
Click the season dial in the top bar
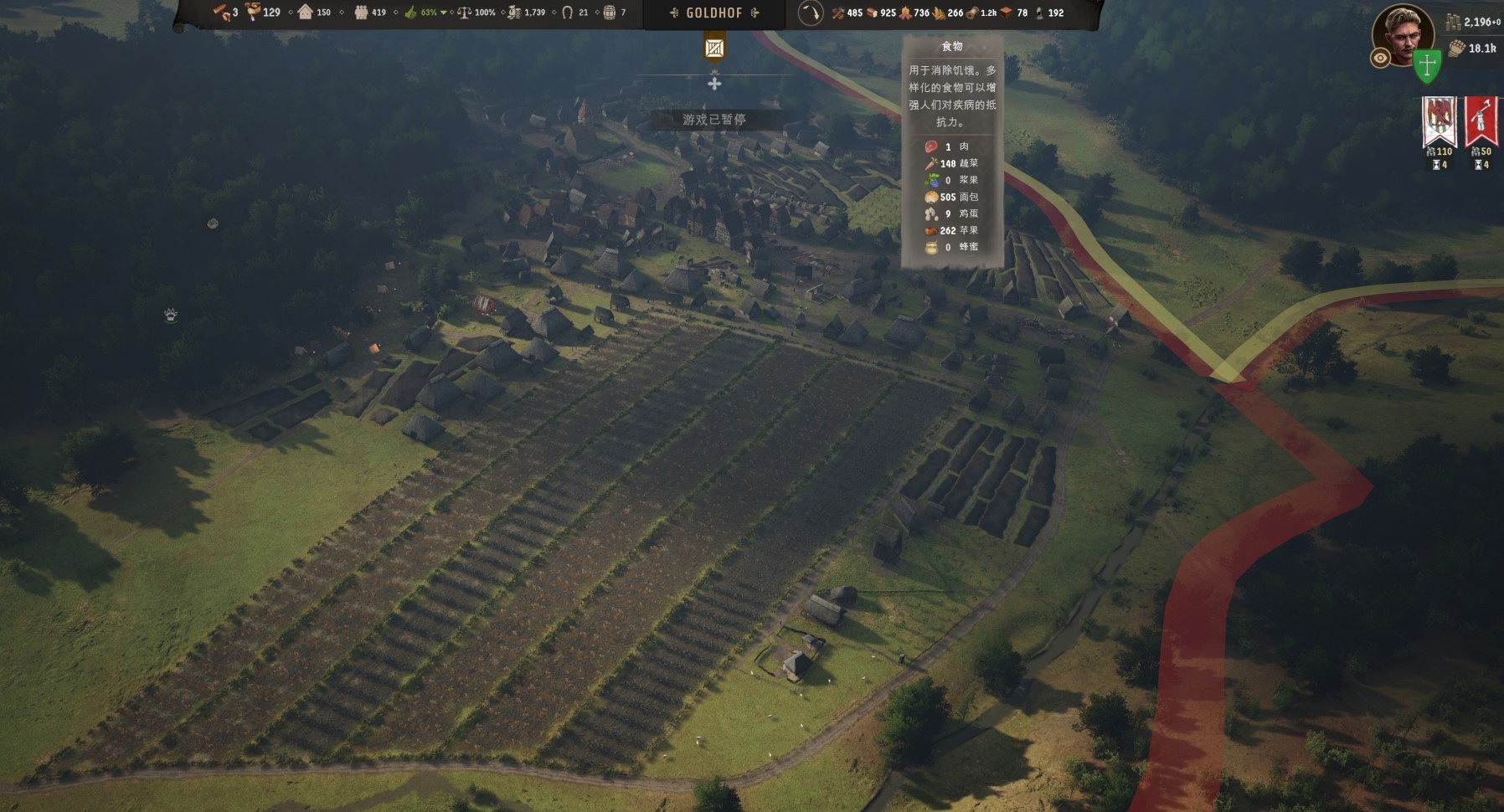810,13
